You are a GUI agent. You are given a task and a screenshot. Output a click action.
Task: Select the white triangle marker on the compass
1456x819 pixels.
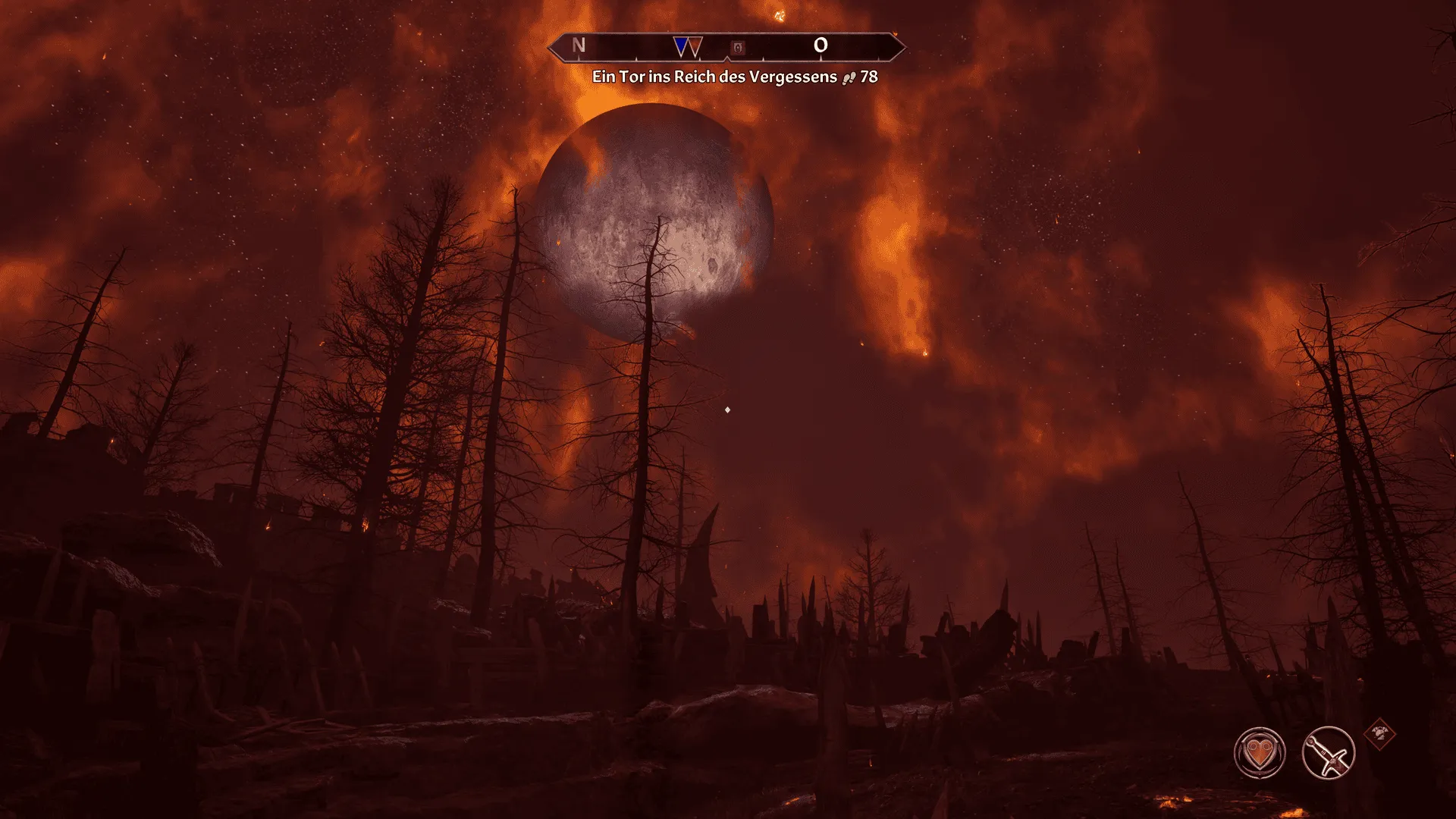click(695, 45)
